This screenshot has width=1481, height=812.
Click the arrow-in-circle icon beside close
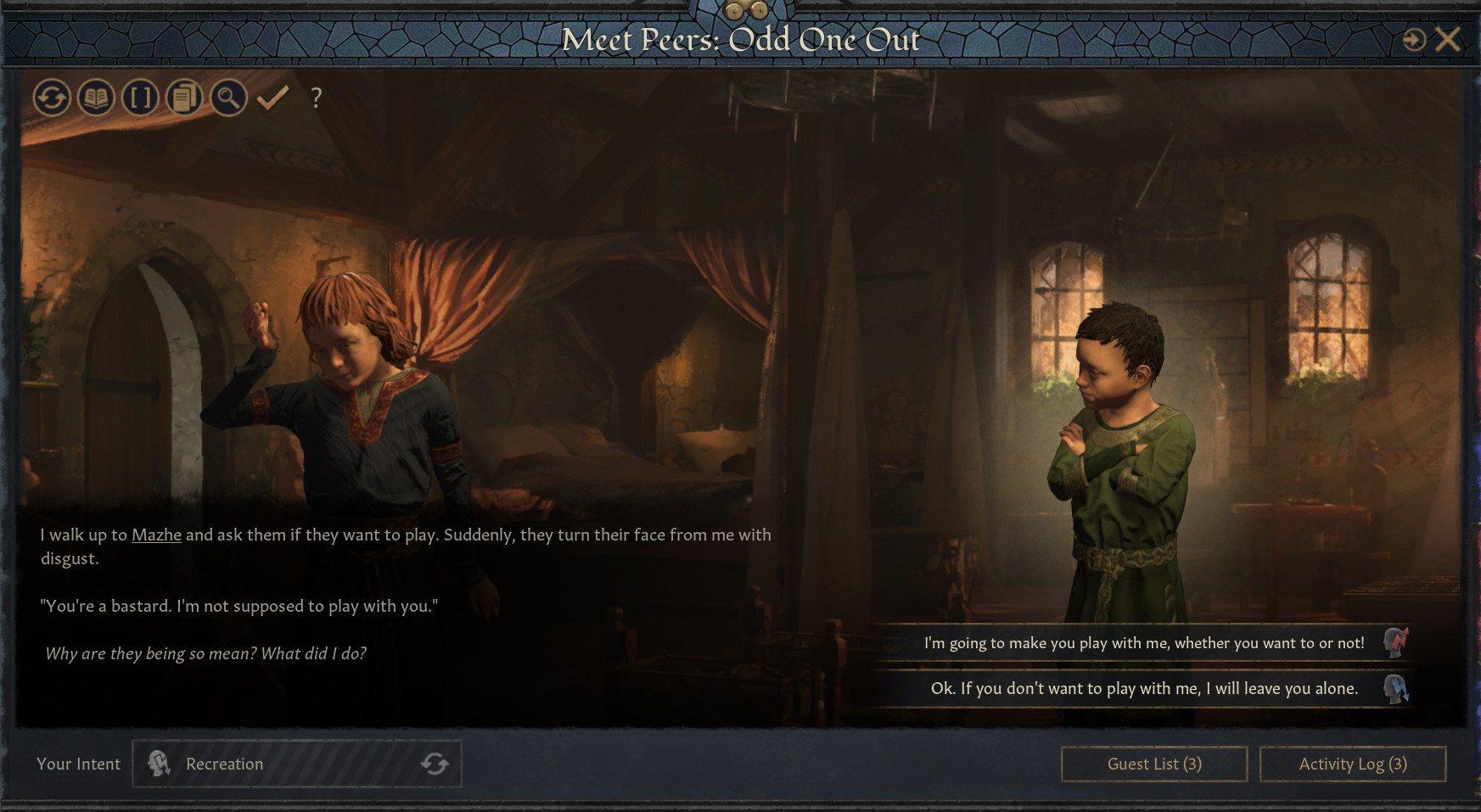click(x=1414, y=40)
